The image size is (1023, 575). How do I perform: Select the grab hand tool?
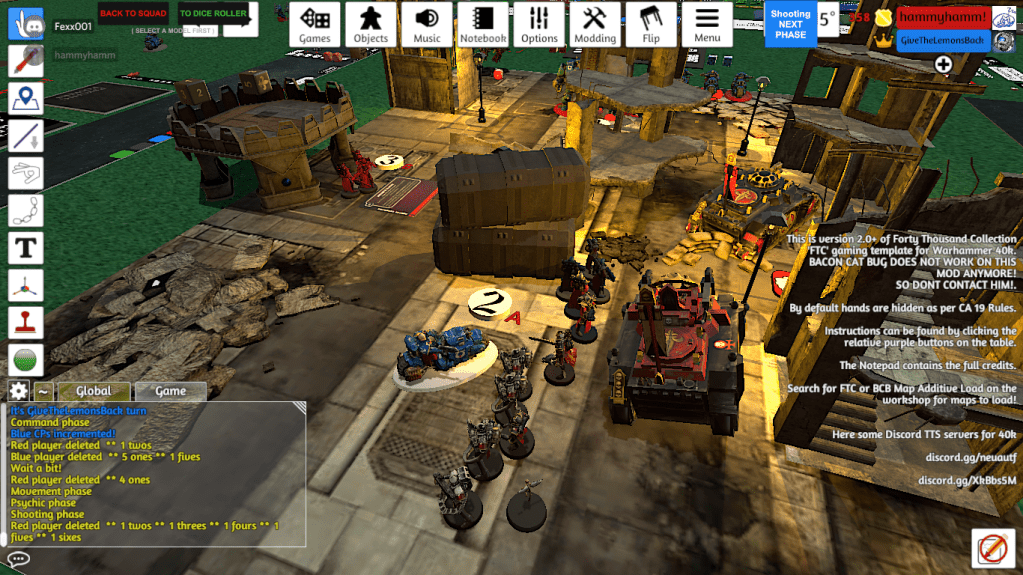(26, 25)
